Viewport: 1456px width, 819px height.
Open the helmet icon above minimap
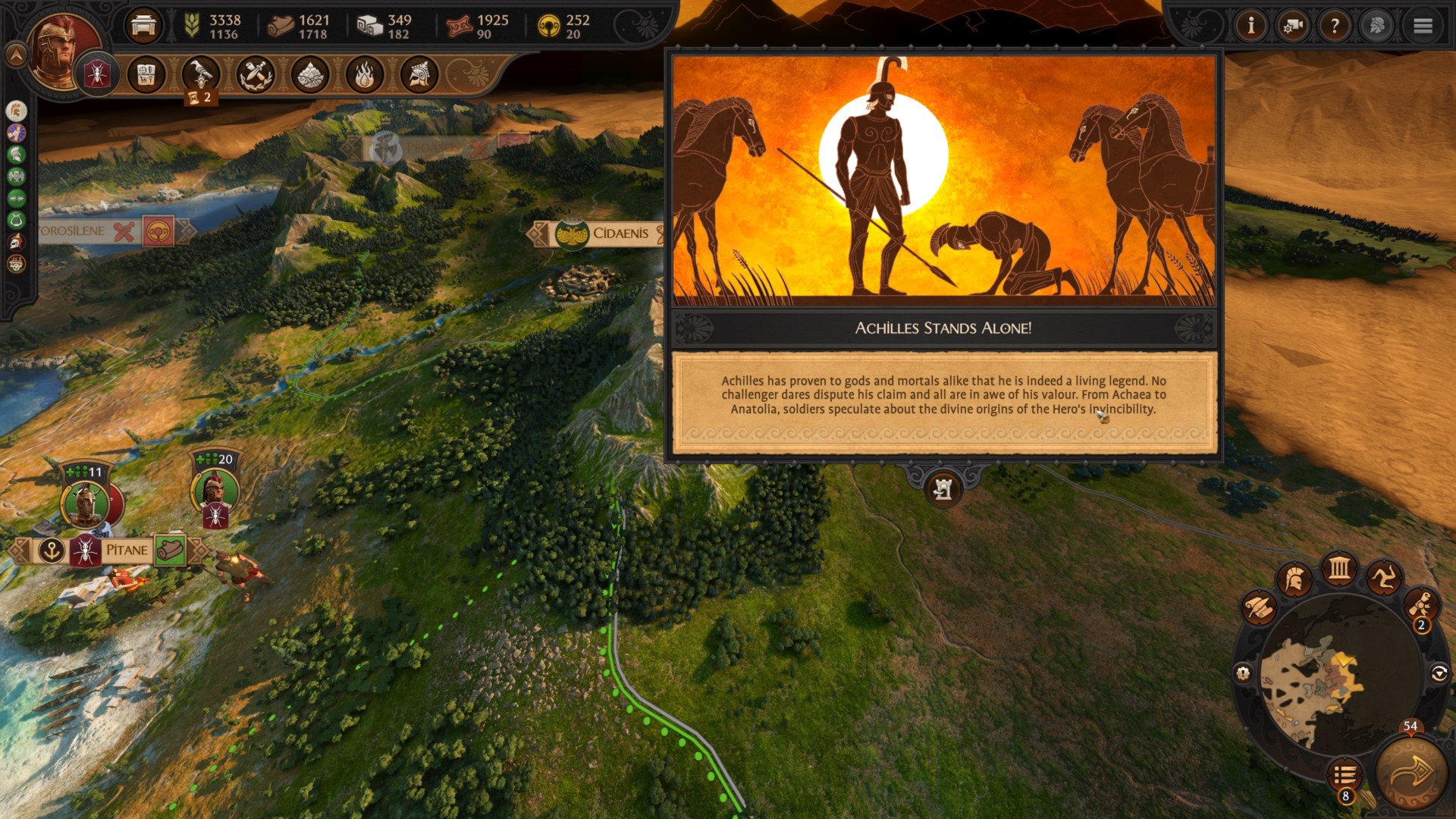click(1295, 580)
